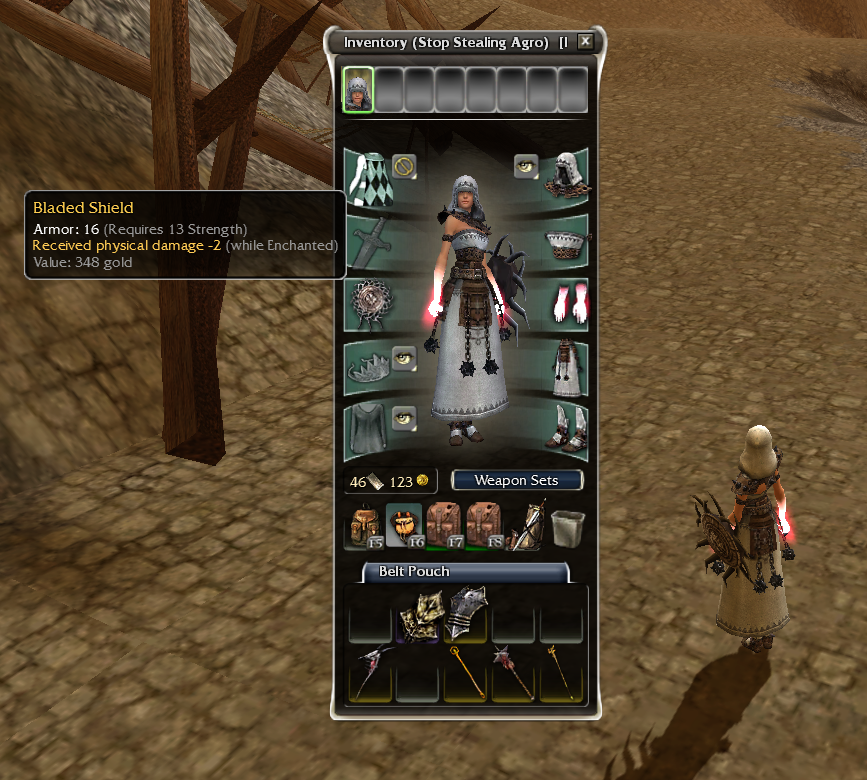Open the F5 backpack

tap(364, 527)
